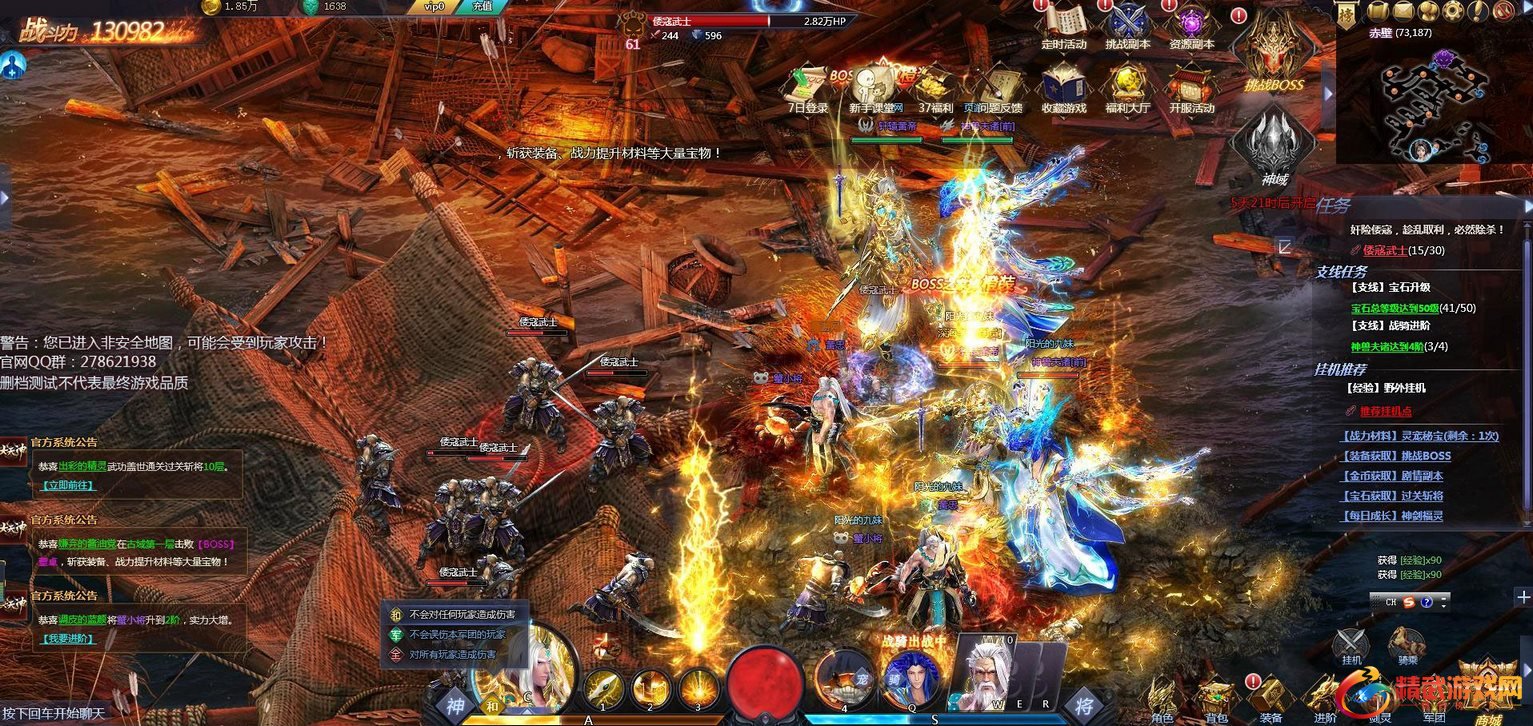Click the 挑战BOSS emblem

coord(1272,50)
